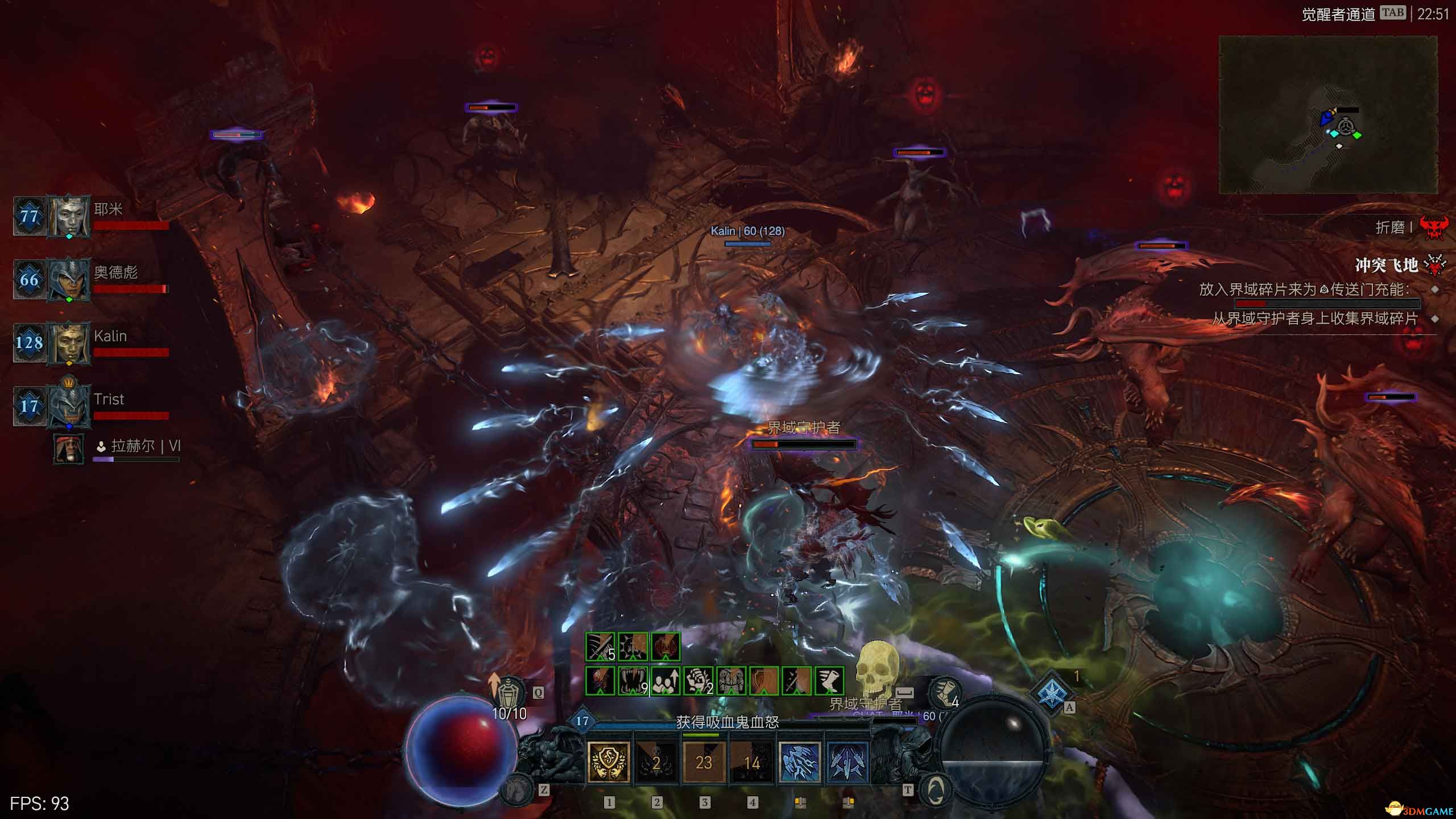Use the skill on 23-second cooldown

(704, 762)
